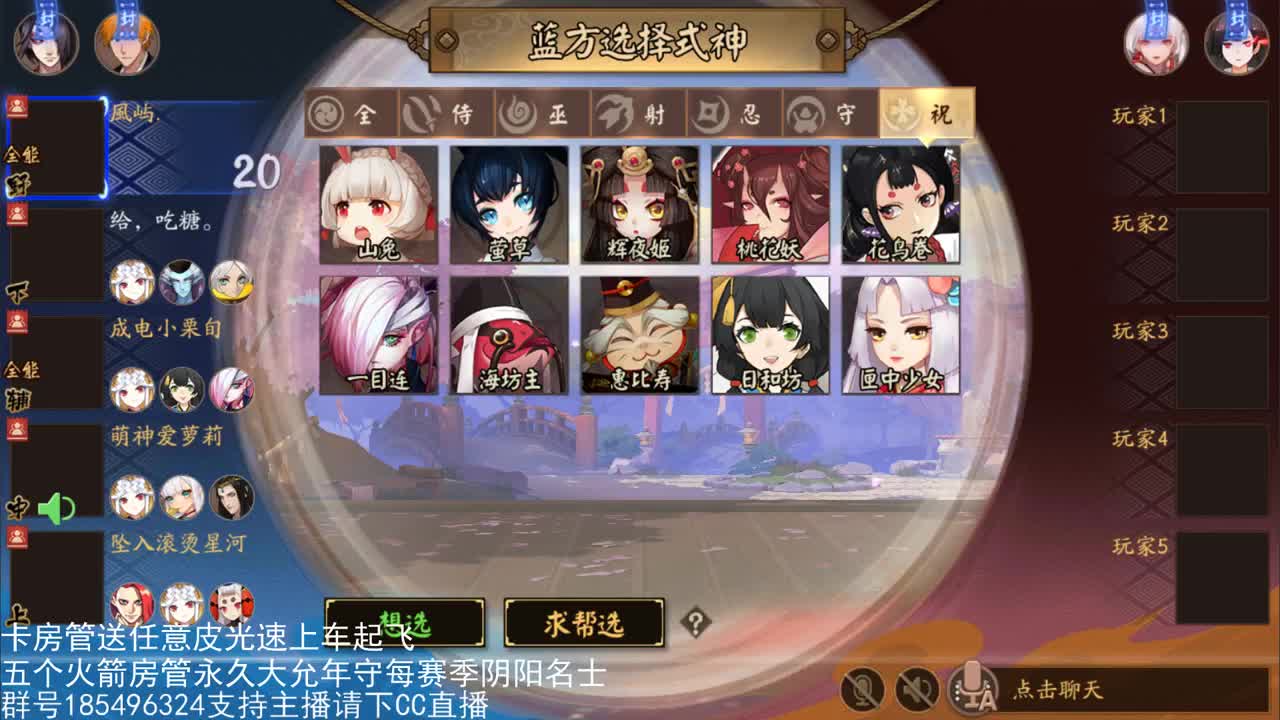Select the 守 (Guardian) category icon

[x=829, y=113]
